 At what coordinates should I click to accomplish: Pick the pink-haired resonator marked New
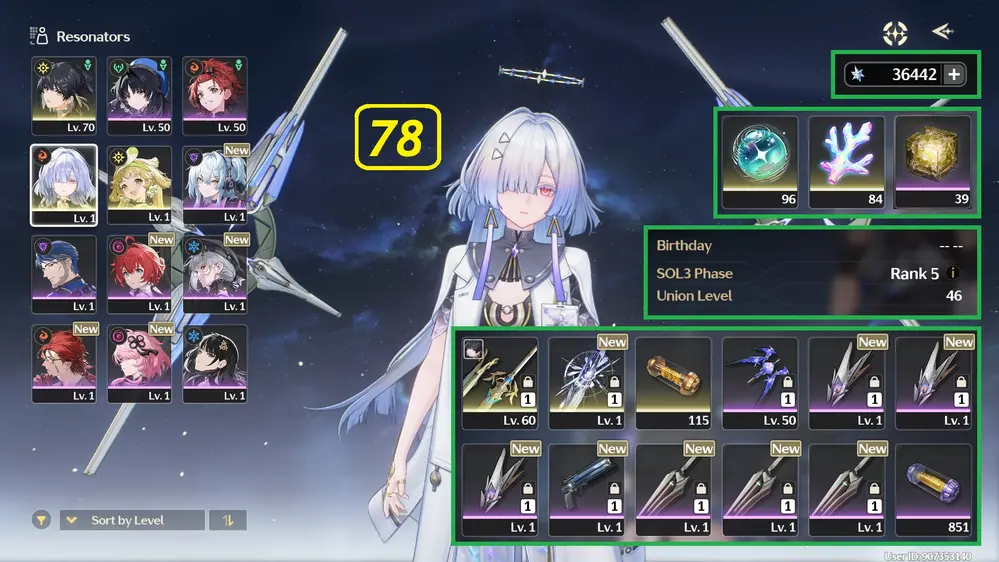(x=139, y=363)
